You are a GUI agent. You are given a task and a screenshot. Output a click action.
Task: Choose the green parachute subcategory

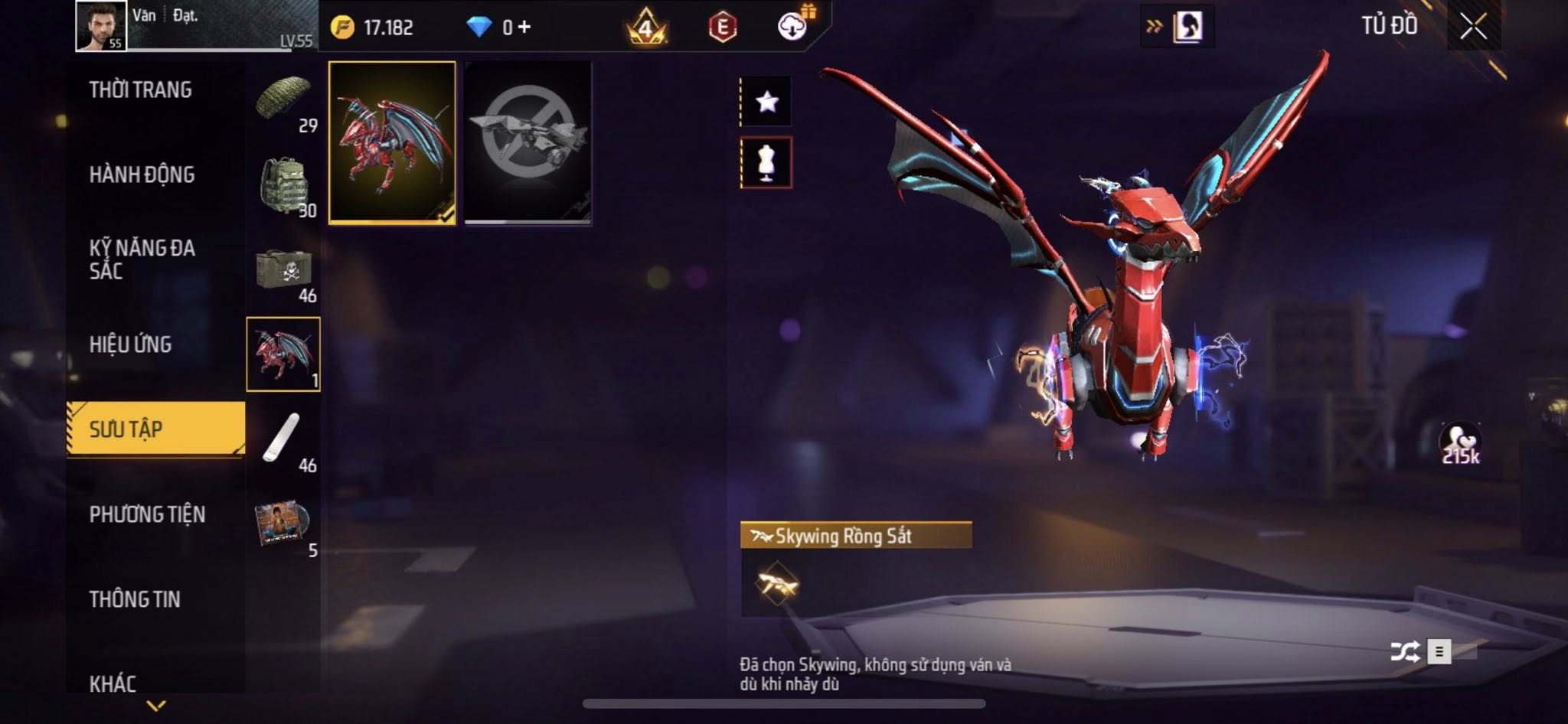283,101
